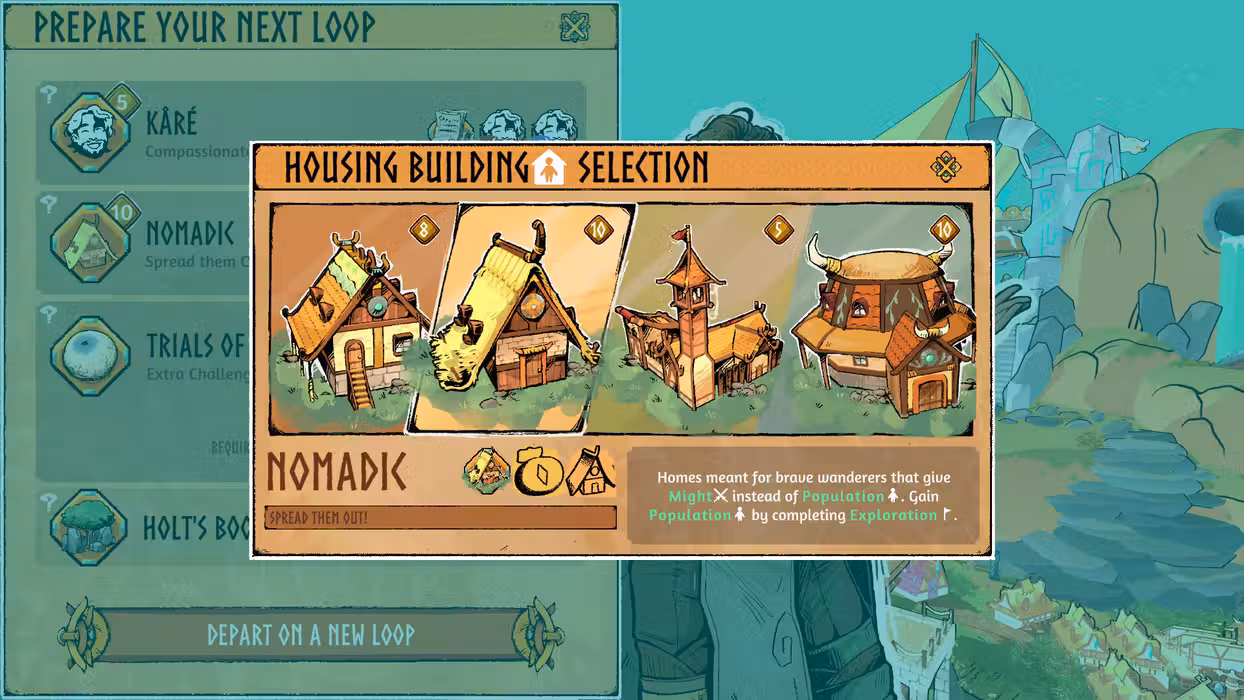
Task: Open the Nomadic housing entry in the loop panel
Action: coord(91,243)
